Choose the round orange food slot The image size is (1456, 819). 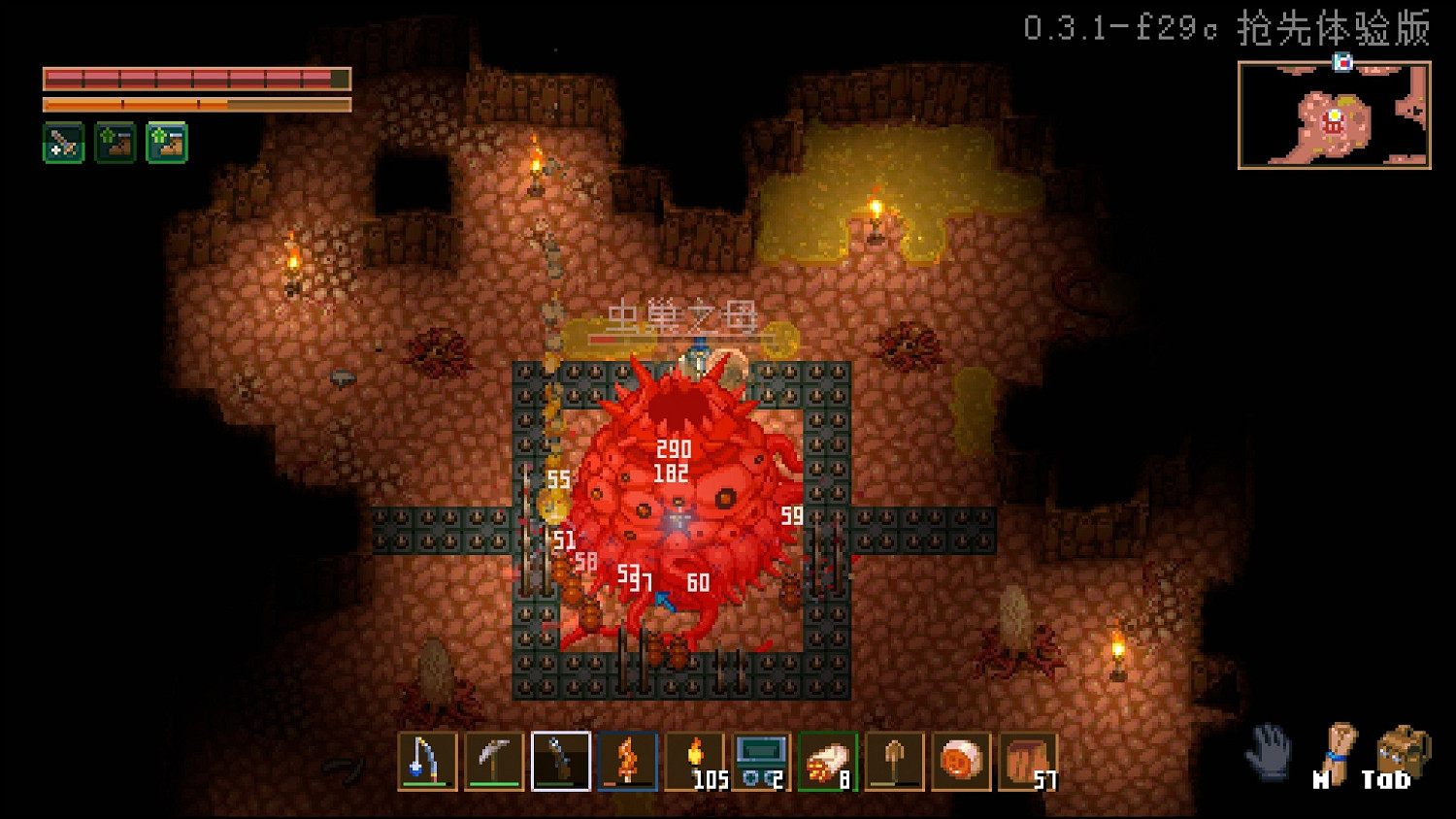(961, 761)
